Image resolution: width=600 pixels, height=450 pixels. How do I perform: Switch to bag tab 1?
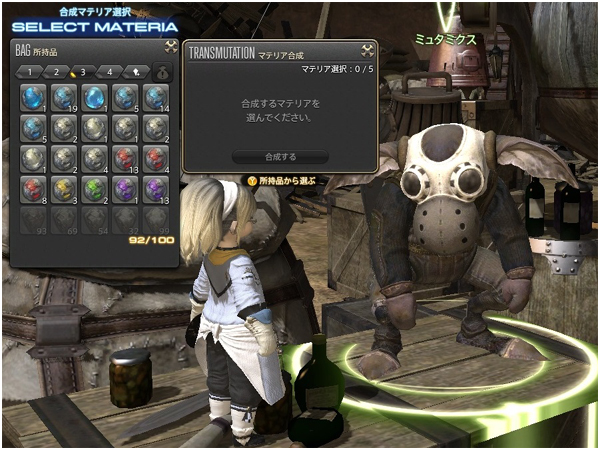(x=32, y=72)
